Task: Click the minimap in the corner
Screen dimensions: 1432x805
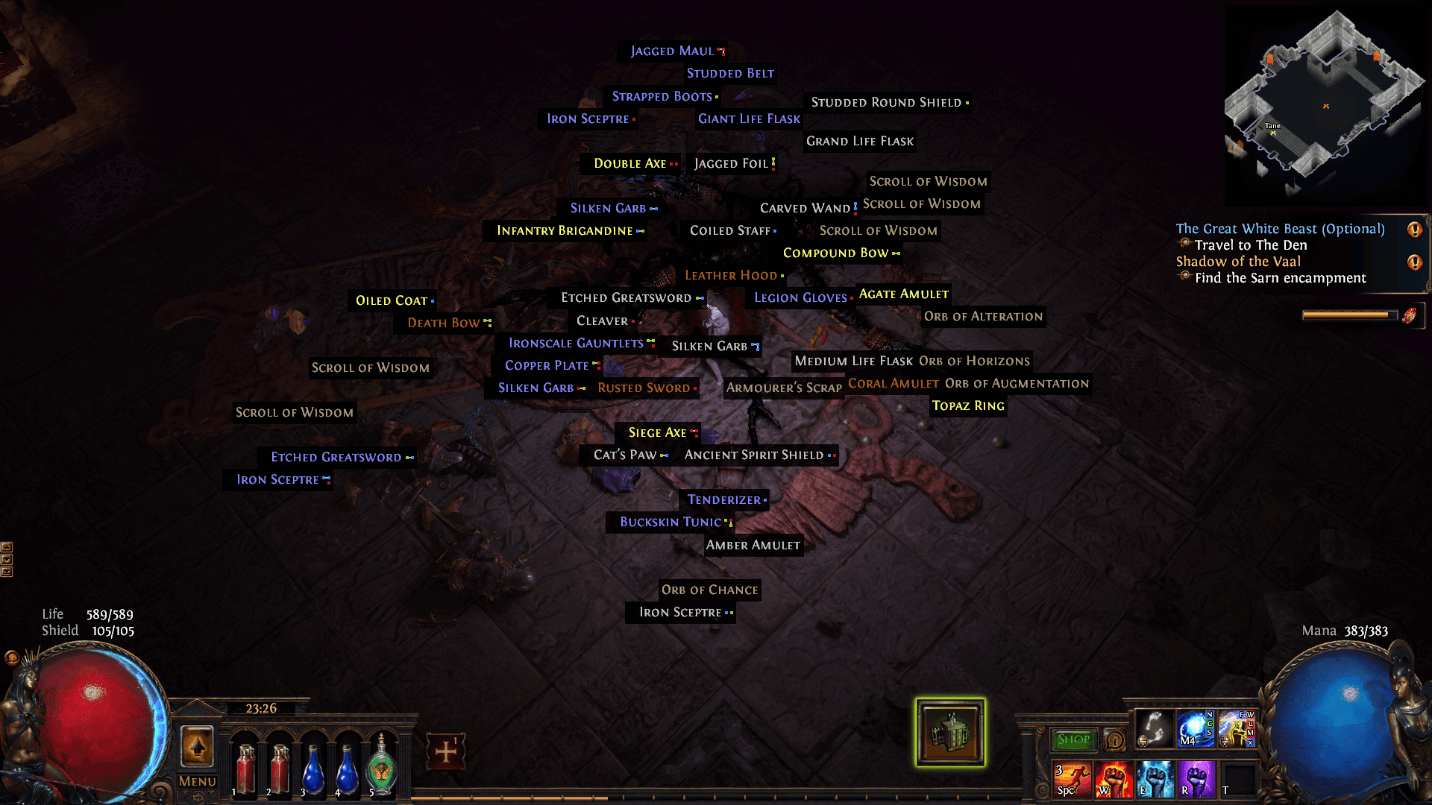Action: pyautogui.click(x=1325, y=105)
